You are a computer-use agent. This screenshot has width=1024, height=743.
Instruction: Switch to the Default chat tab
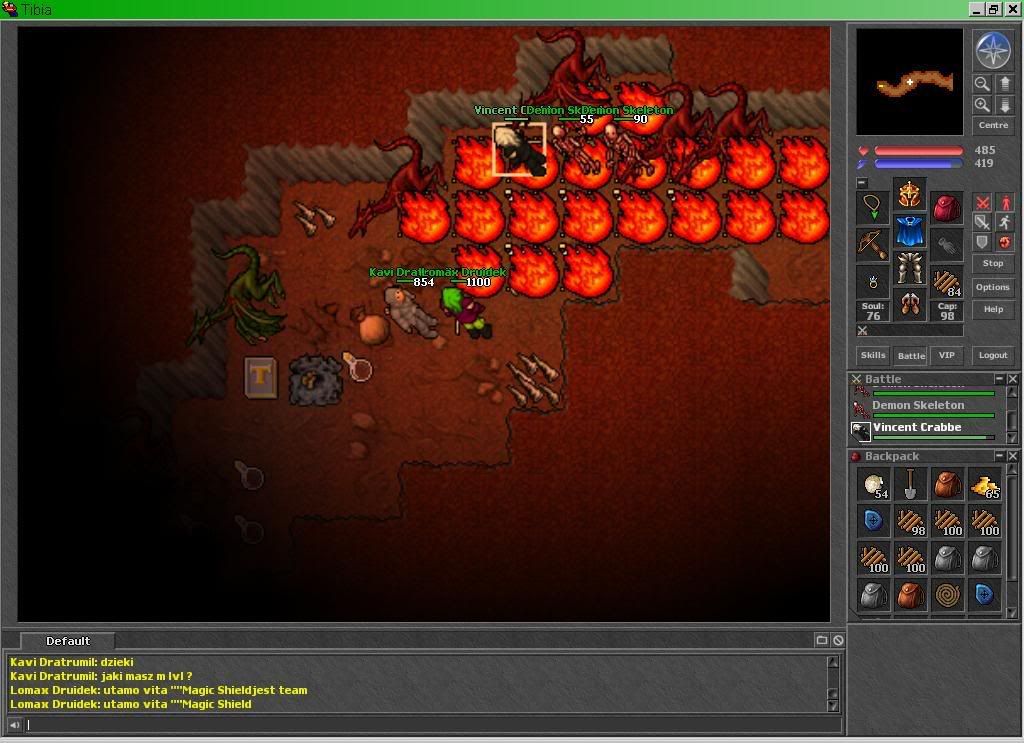68,641
